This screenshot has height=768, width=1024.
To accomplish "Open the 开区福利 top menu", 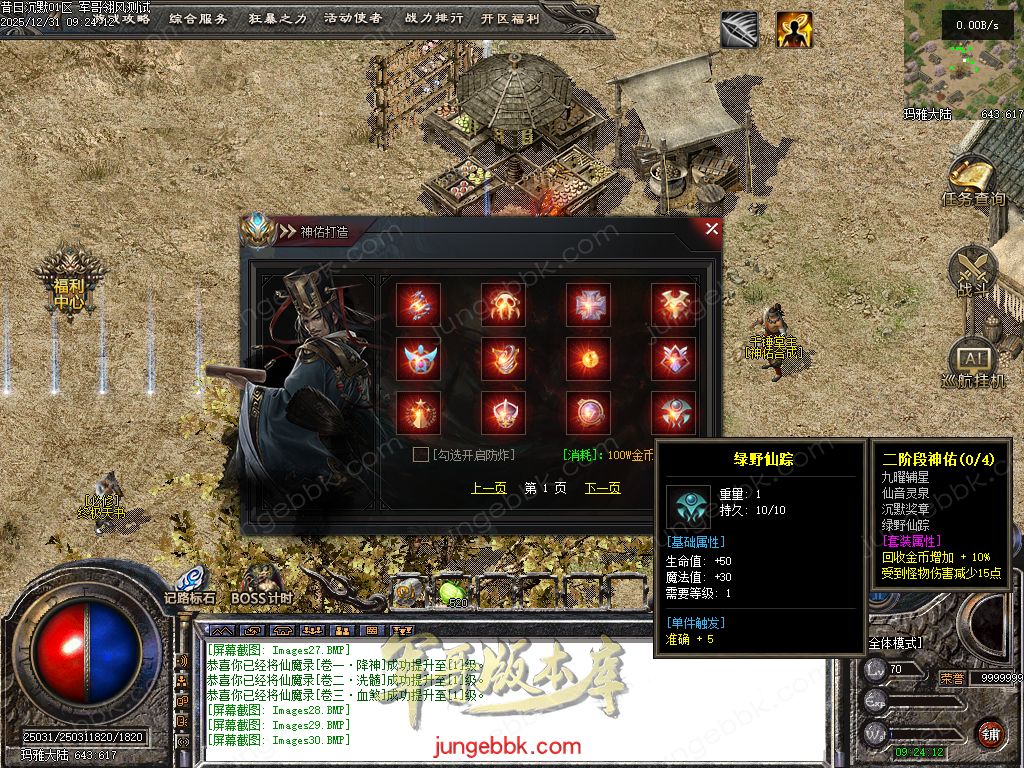I will click(510, 18).
